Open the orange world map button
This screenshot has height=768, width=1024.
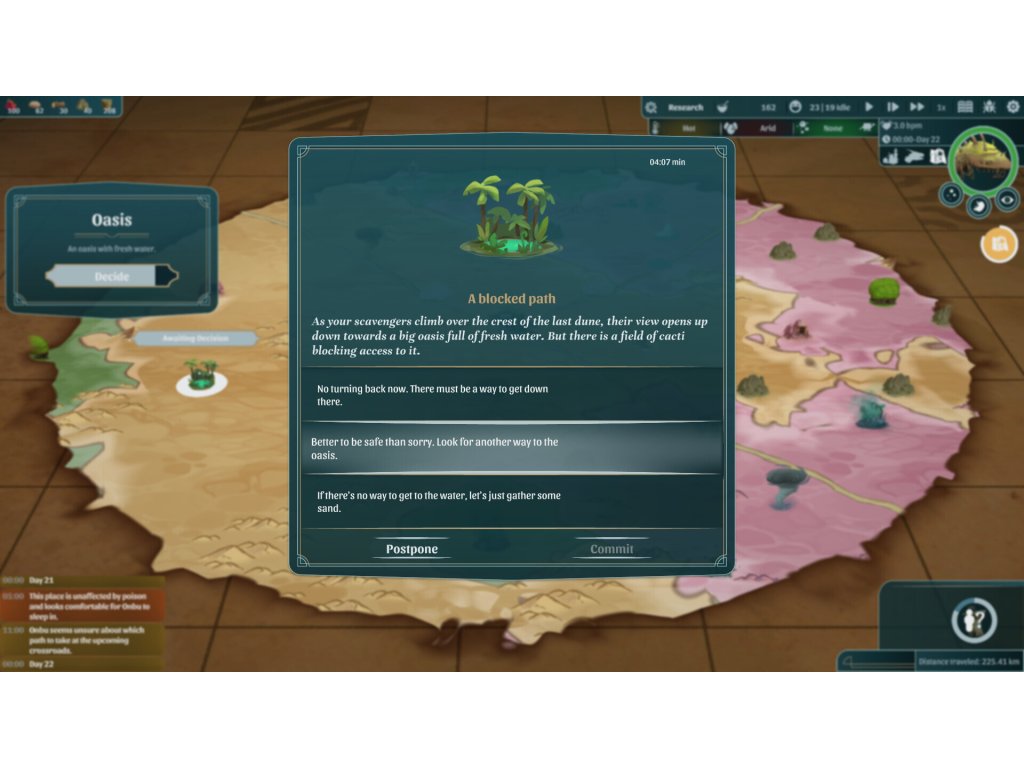(x=997, y=244)
